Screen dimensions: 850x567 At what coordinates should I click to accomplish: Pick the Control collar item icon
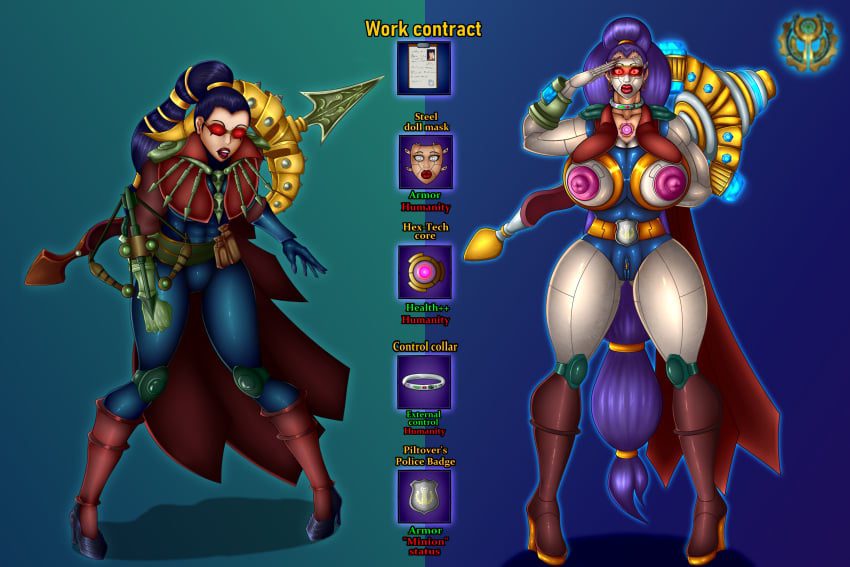coord(424,382)
